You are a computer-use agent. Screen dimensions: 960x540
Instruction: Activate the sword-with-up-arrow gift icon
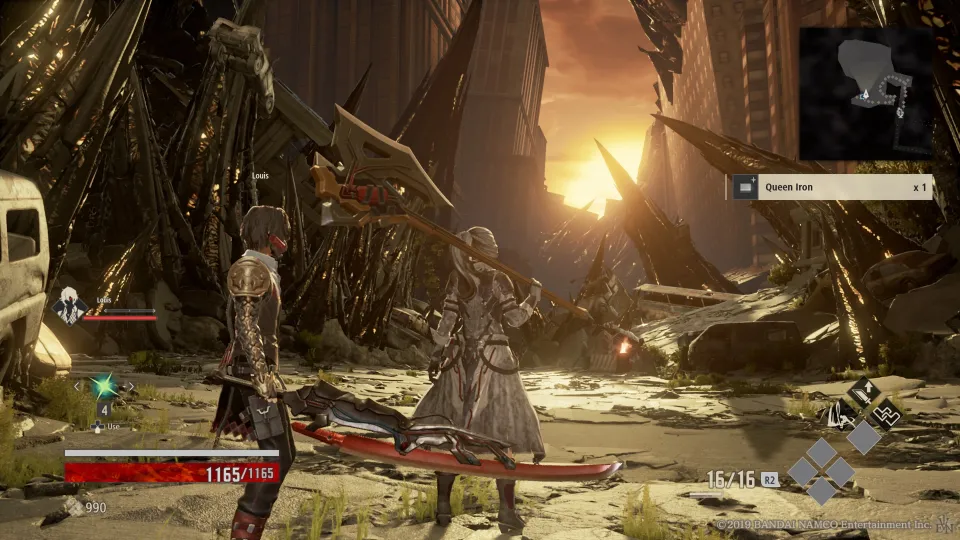click(864, 392)
